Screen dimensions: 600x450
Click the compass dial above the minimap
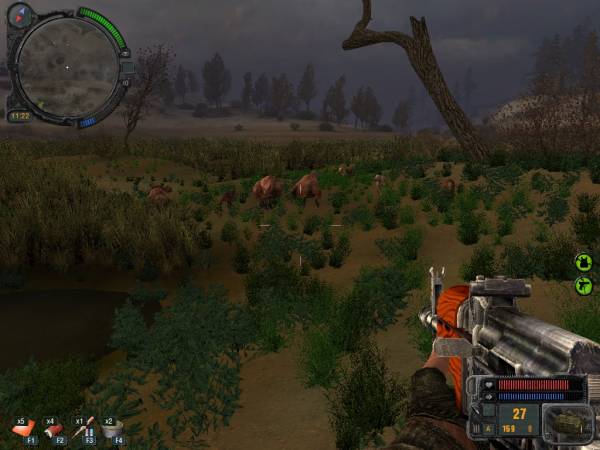click(x=21, y=15)
